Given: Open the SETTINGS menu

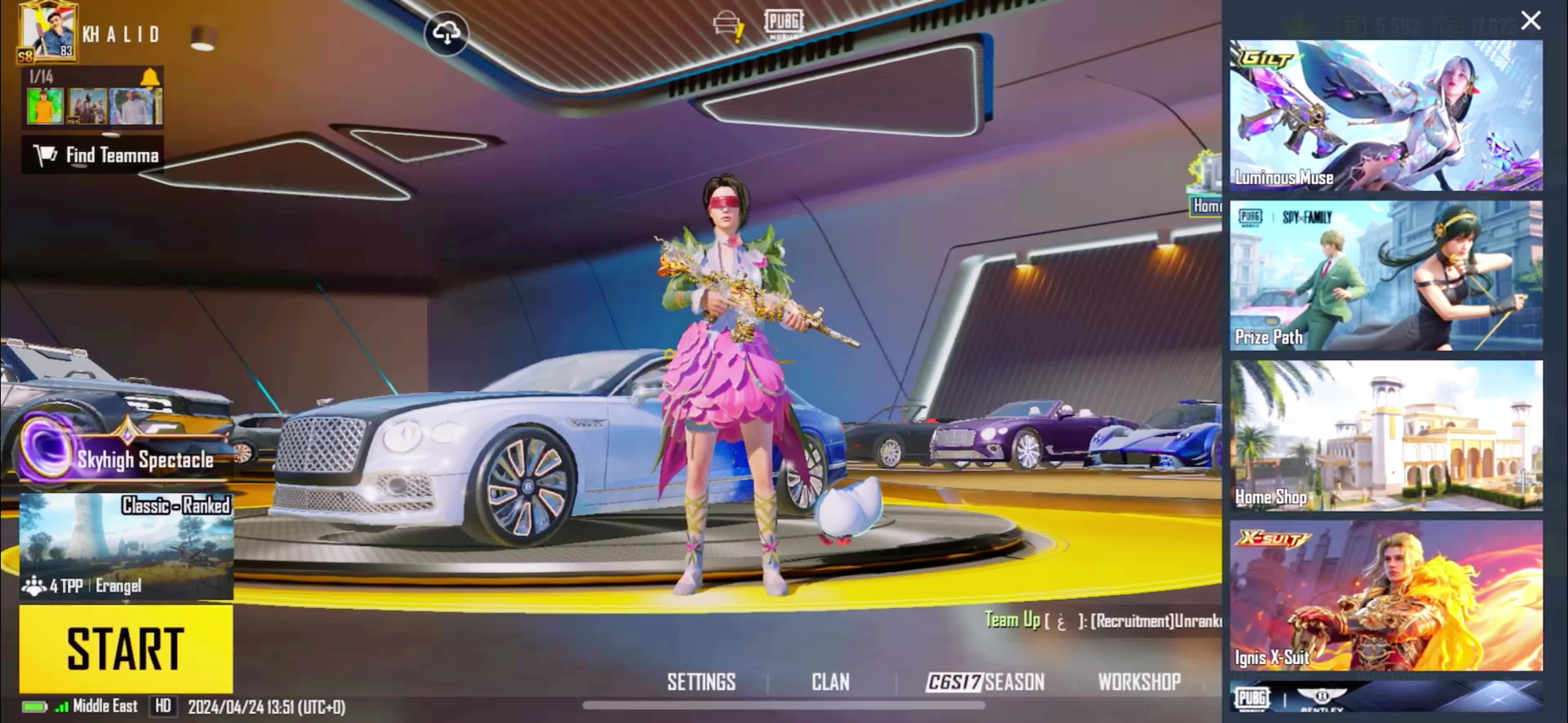Looking at the screenshot, I should click(701, 682).
